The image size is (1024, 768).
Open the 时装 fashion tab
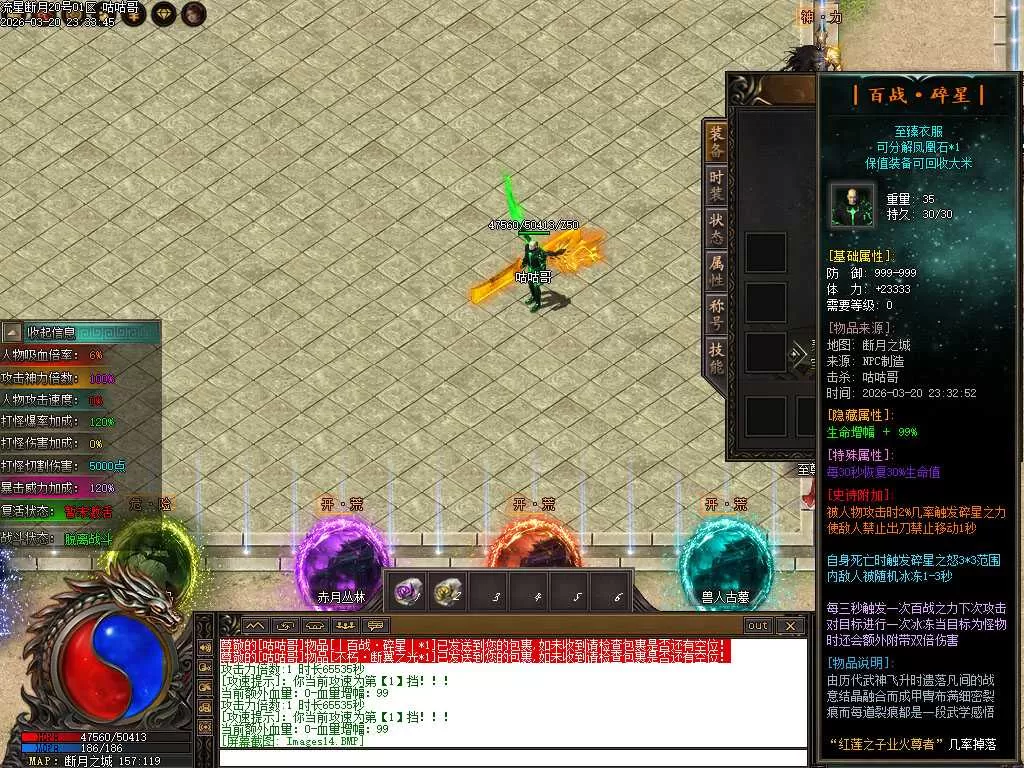tap(716, 186)
